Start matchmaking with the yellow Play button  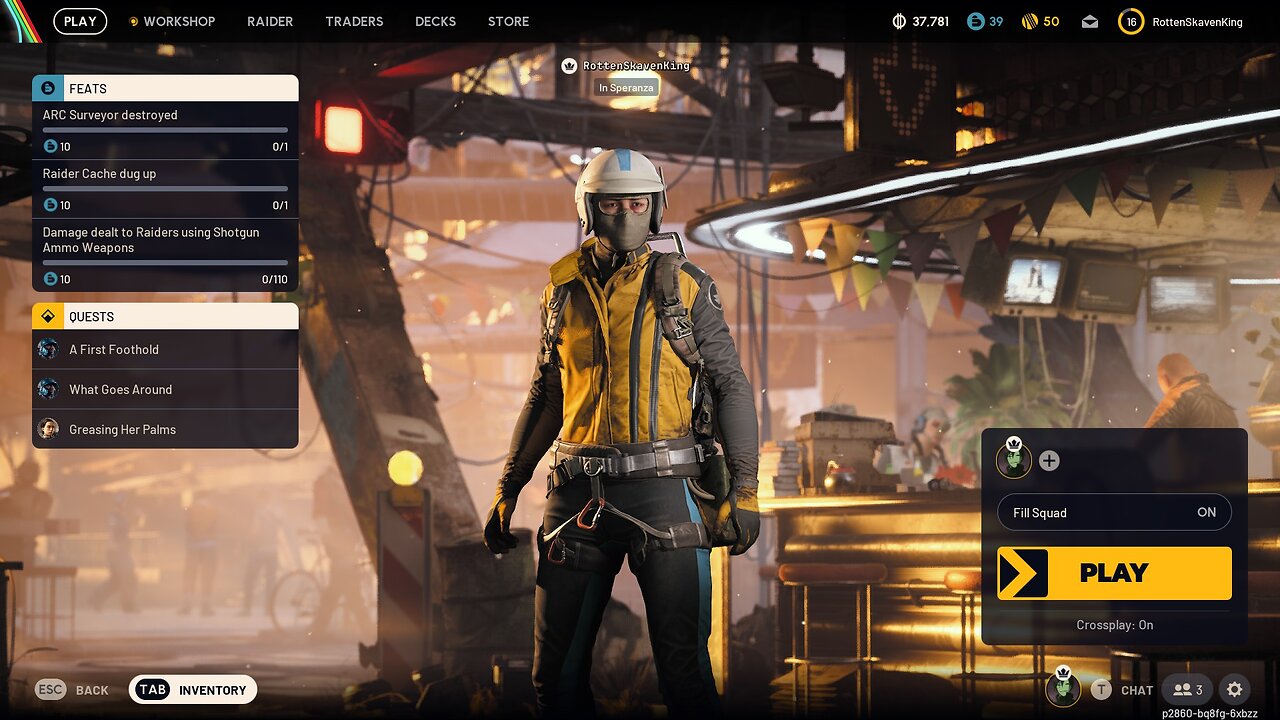[x=1114, y=573]
